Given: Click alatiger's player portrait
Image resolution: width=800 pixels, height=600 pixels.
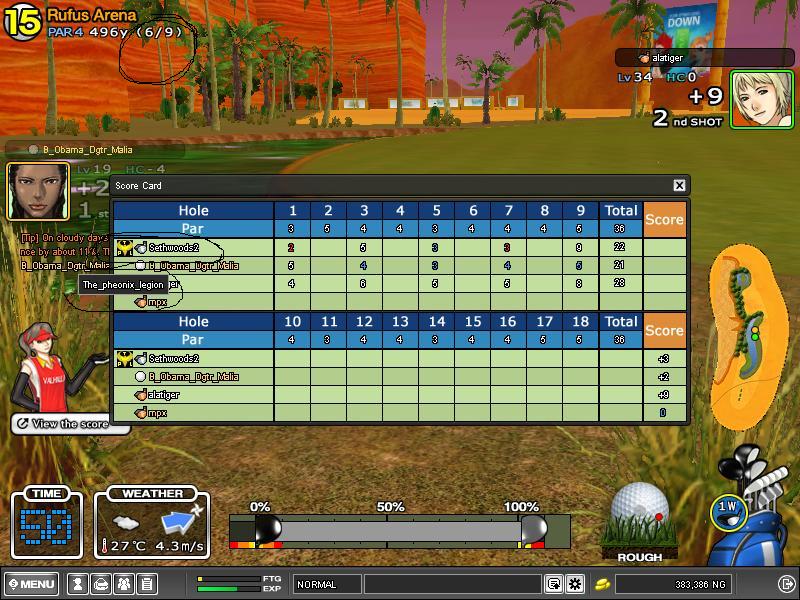Looking at the screenshot, I should click(763, 99).
